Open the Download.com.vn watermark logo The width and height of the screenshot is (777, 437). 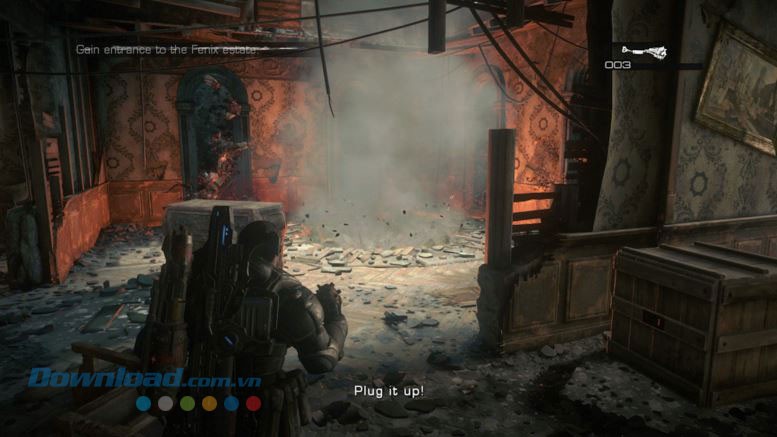146,379
